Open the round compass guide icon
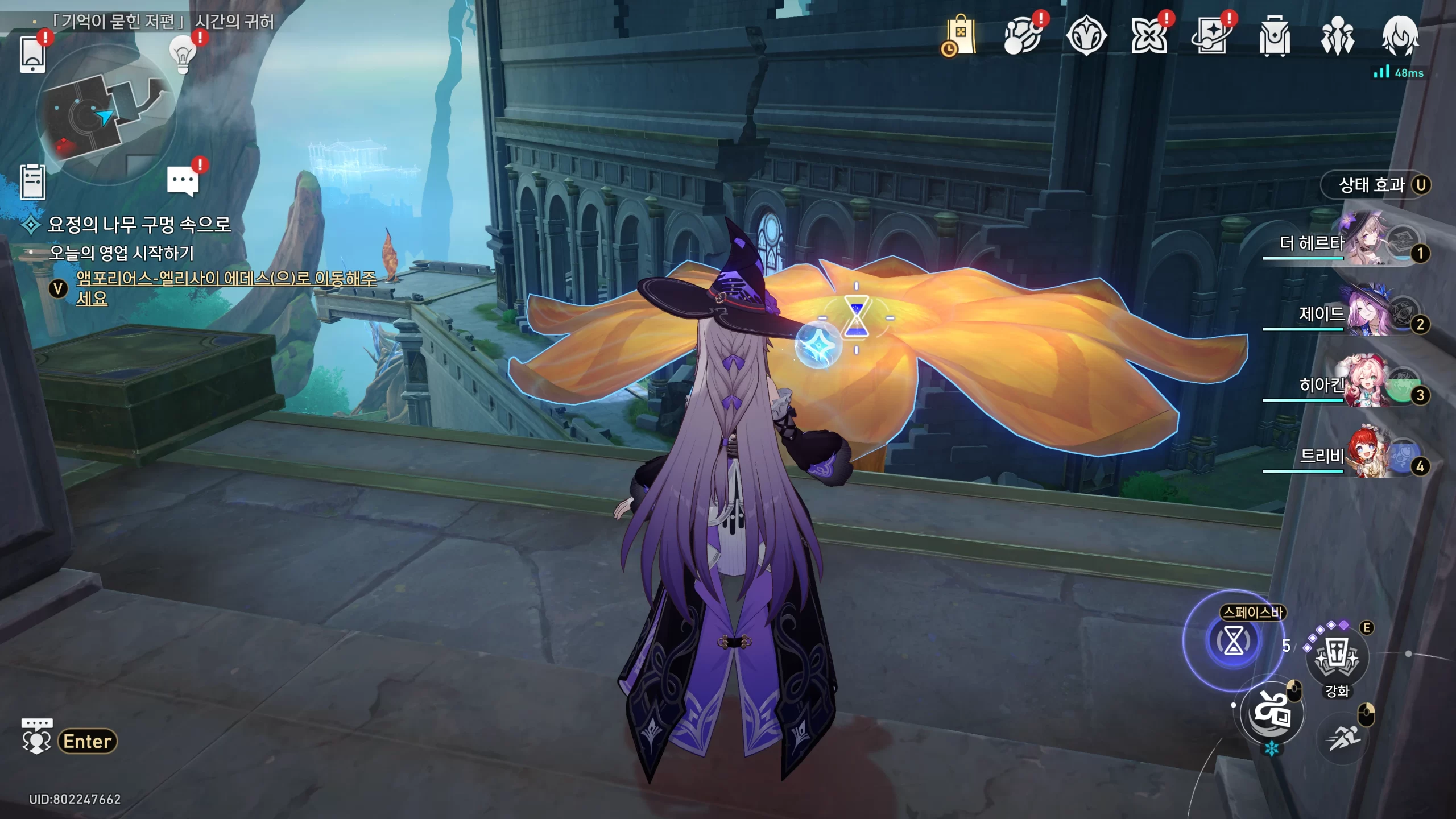Screen dimensions: 1456x819 pyautogui.click(x=1086, y=36)
